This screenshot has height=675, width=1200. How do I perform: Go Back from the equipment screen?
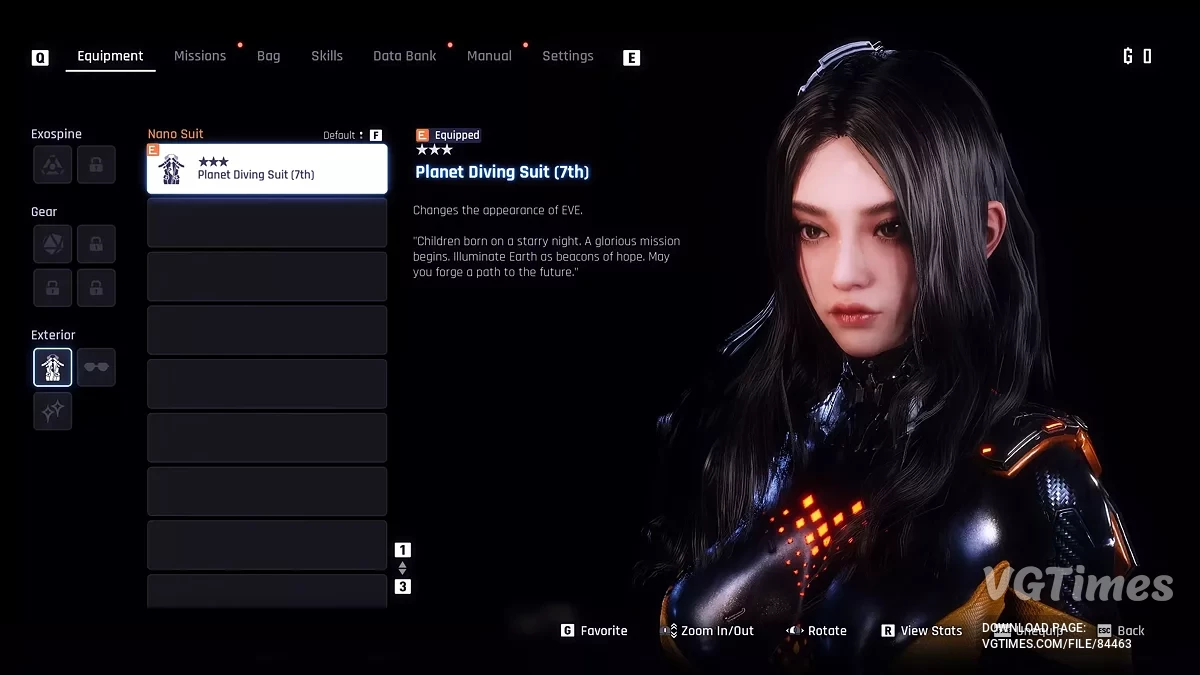pyautogui.click(x=1121, y=631)
